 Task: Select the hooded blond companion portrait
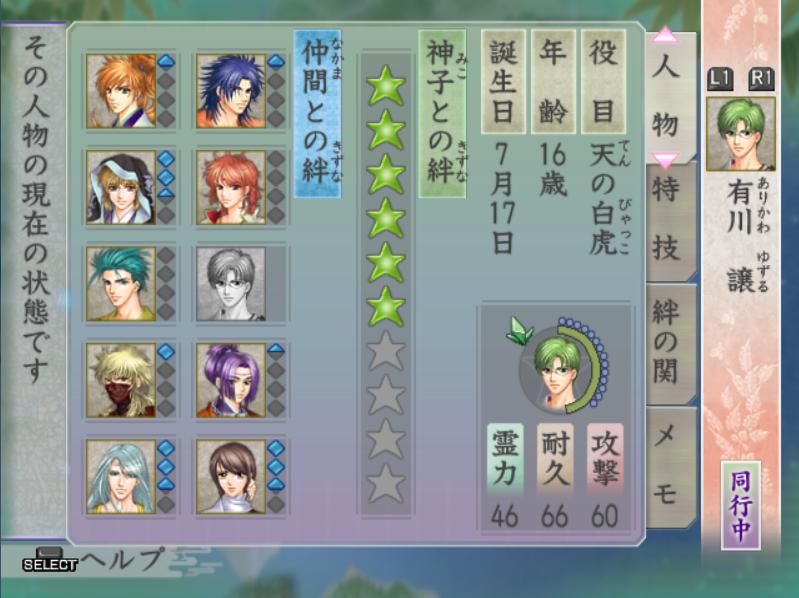point(120,186)
